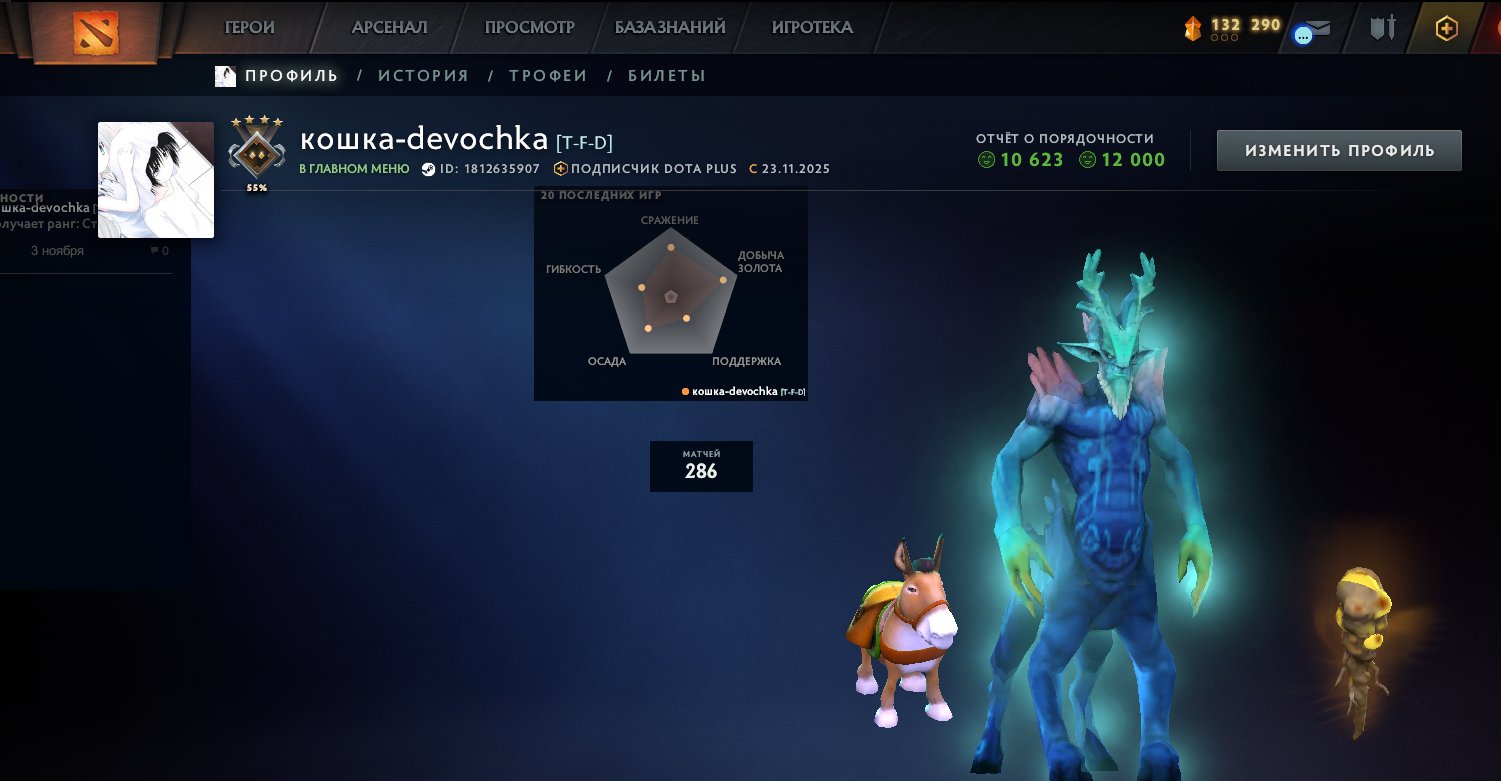Click the Dota Plus subscriber badge icon
This screenshot has height=781, width=1501.
coord(560,169)
